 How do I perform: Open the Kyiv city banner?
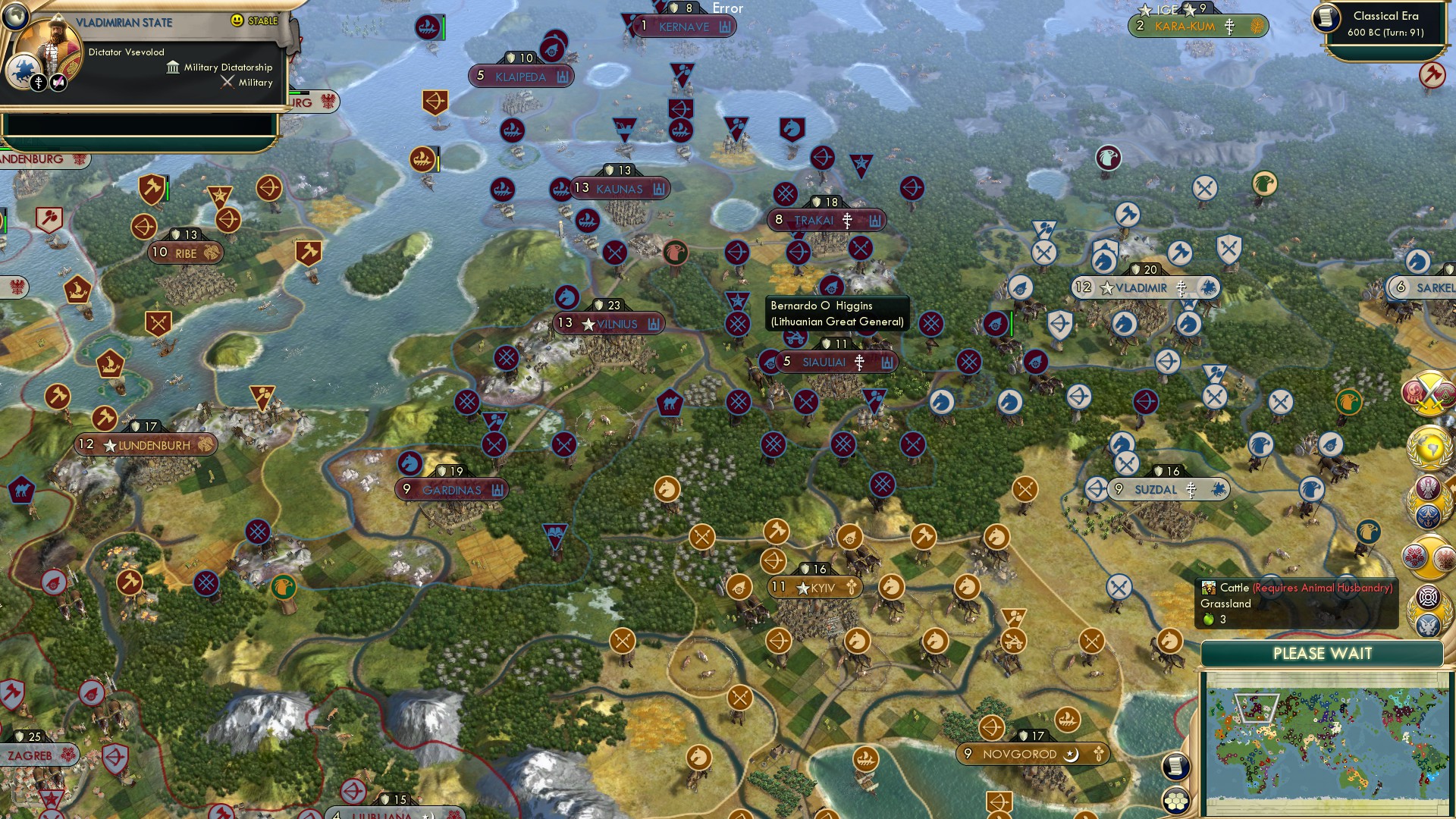click(x=816, y=588)
